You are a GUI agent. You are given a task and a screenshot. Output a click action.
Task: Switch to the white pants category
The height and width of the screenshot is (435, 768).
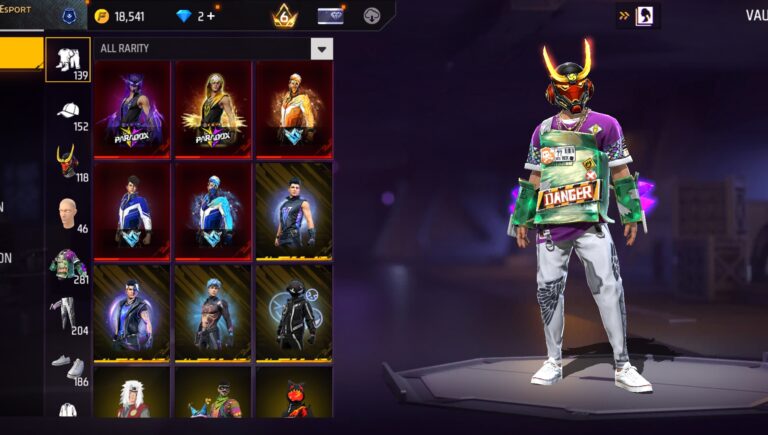68,314
